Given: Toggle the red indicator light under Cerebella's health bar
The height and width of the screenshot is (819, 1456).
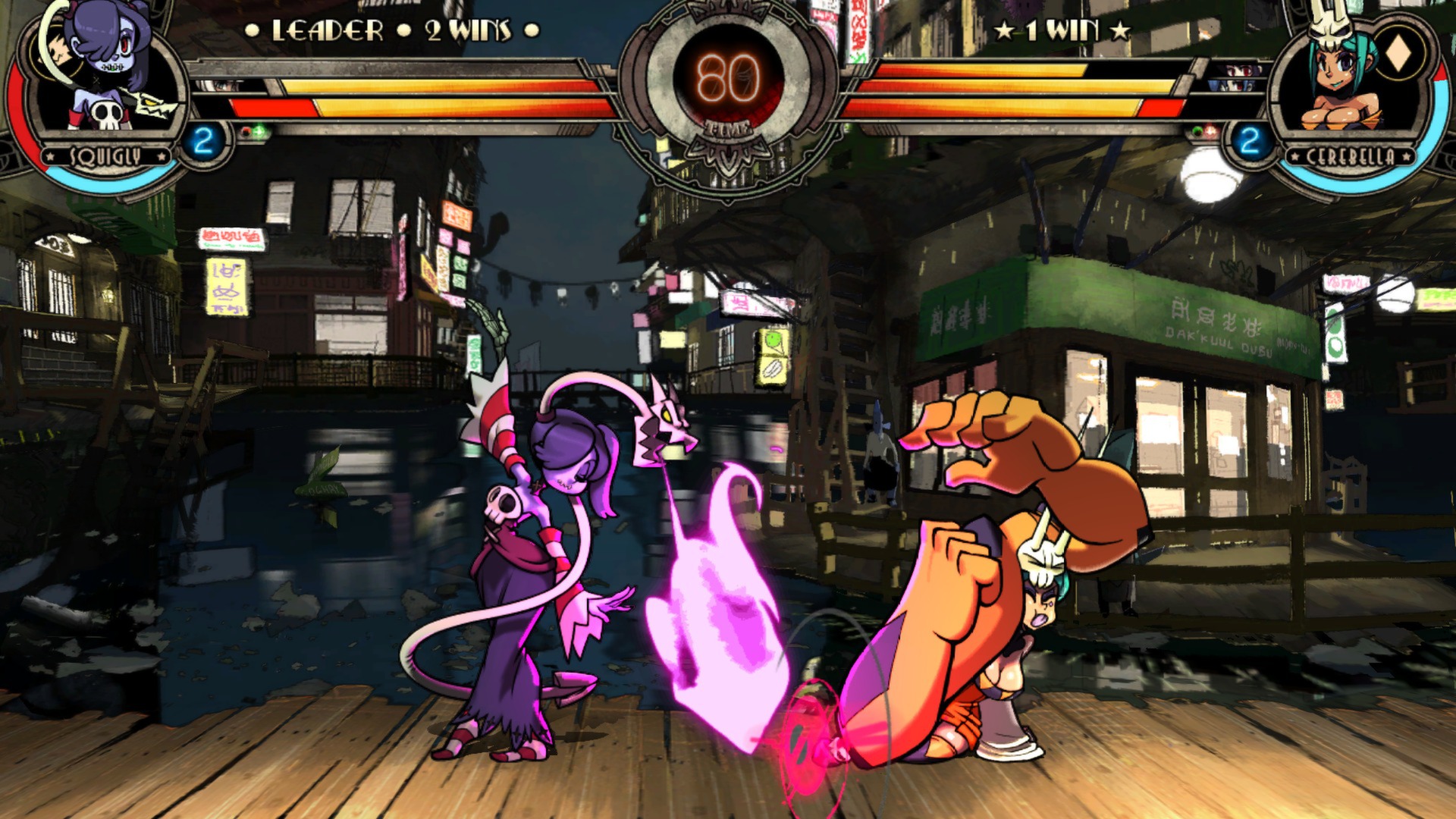Looking at the screenshot, I should (1210, 131).
